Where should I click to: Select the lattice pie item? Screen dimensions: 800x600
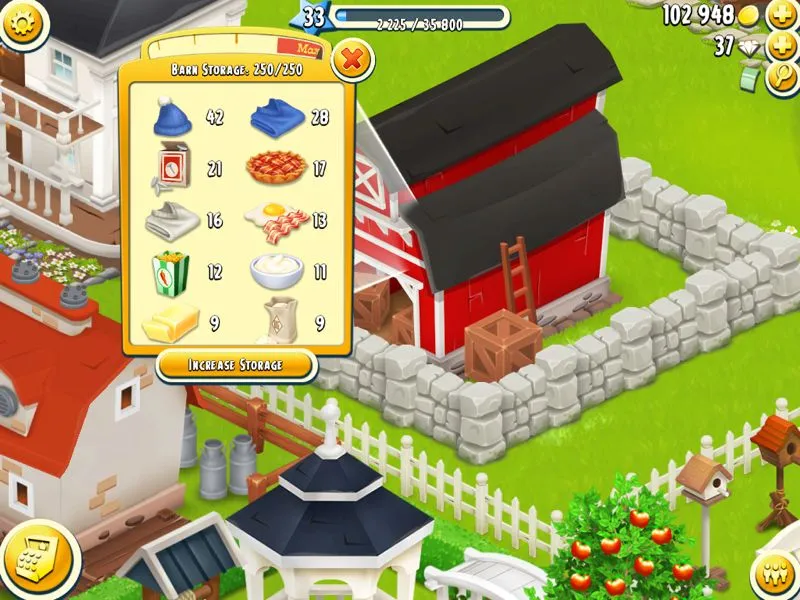click(x=274, y=168)
